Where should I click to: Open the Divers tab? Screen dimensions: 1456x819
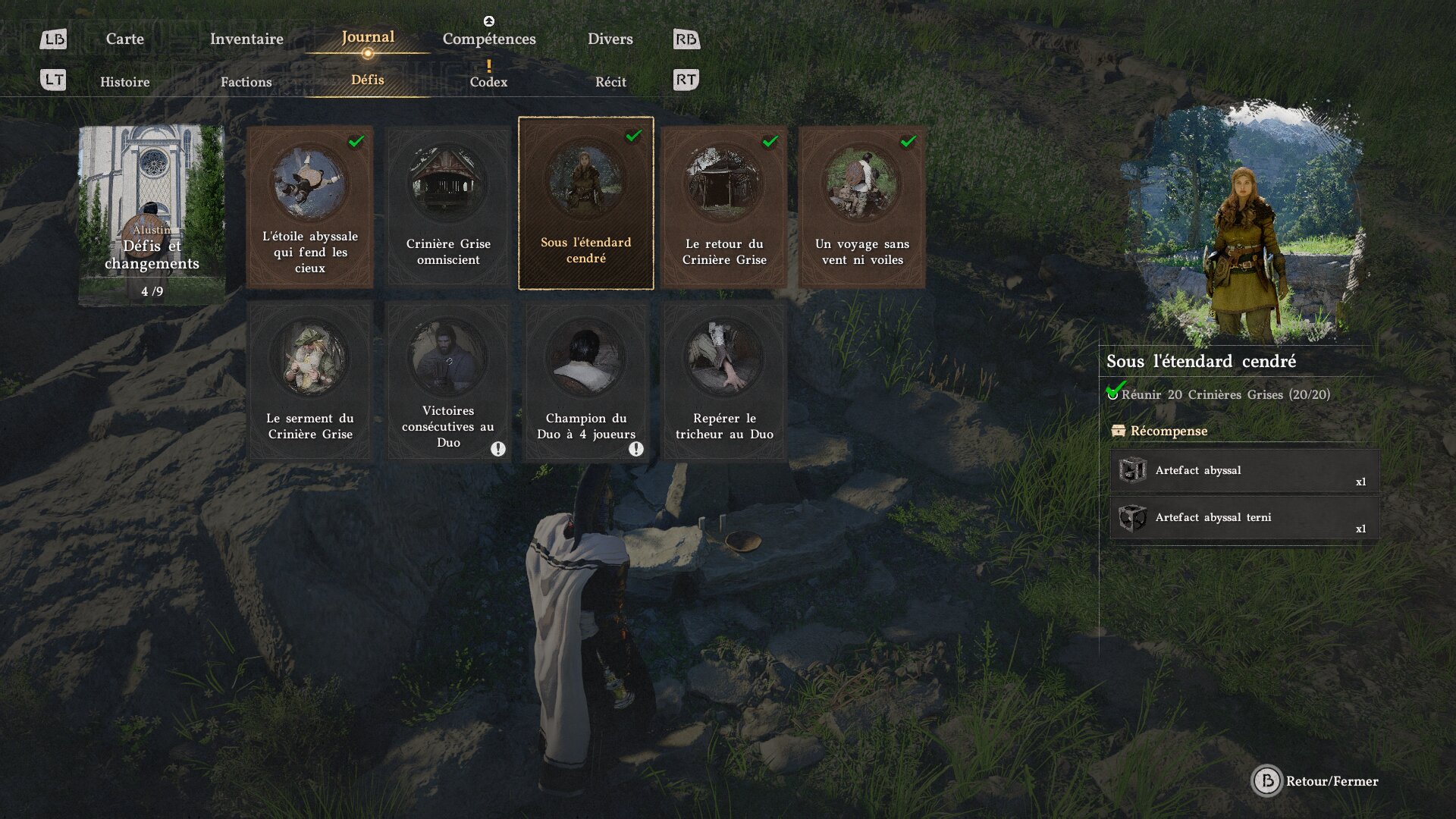pyautogui.click(x=610, y=39)
